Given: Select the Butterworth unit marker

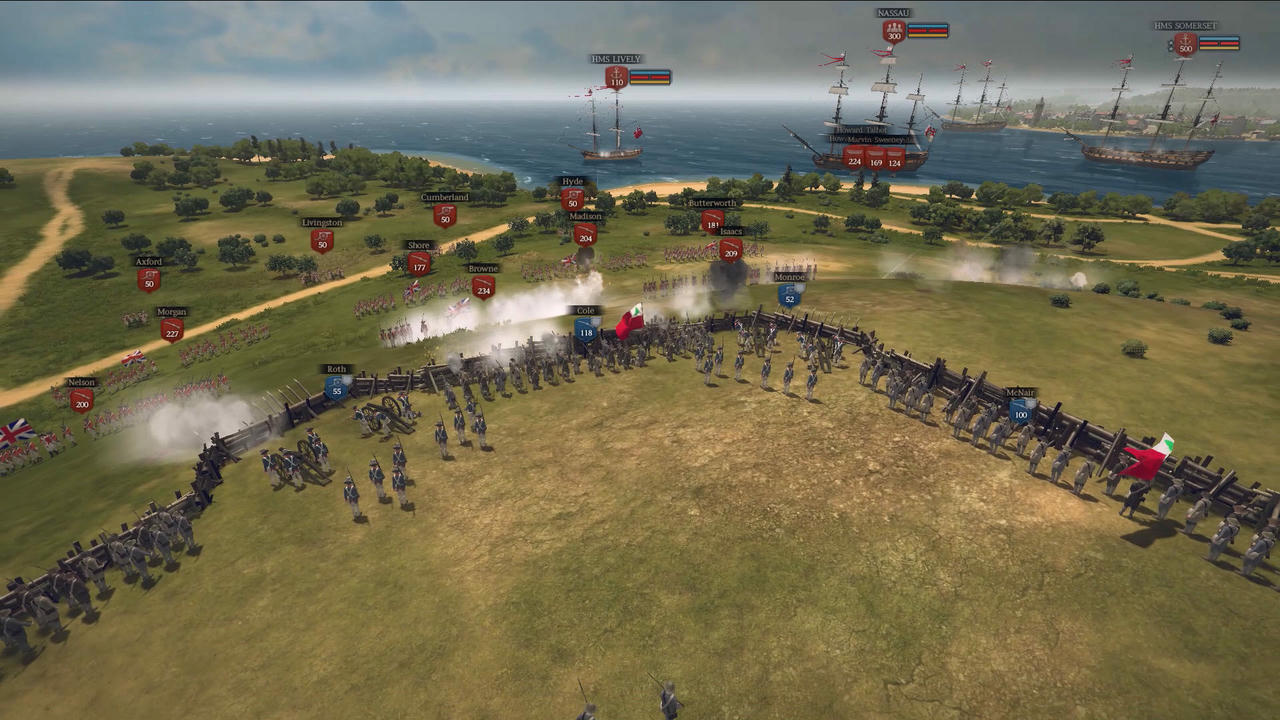Looking at the screenshot, I should click(x=712, y=221).
